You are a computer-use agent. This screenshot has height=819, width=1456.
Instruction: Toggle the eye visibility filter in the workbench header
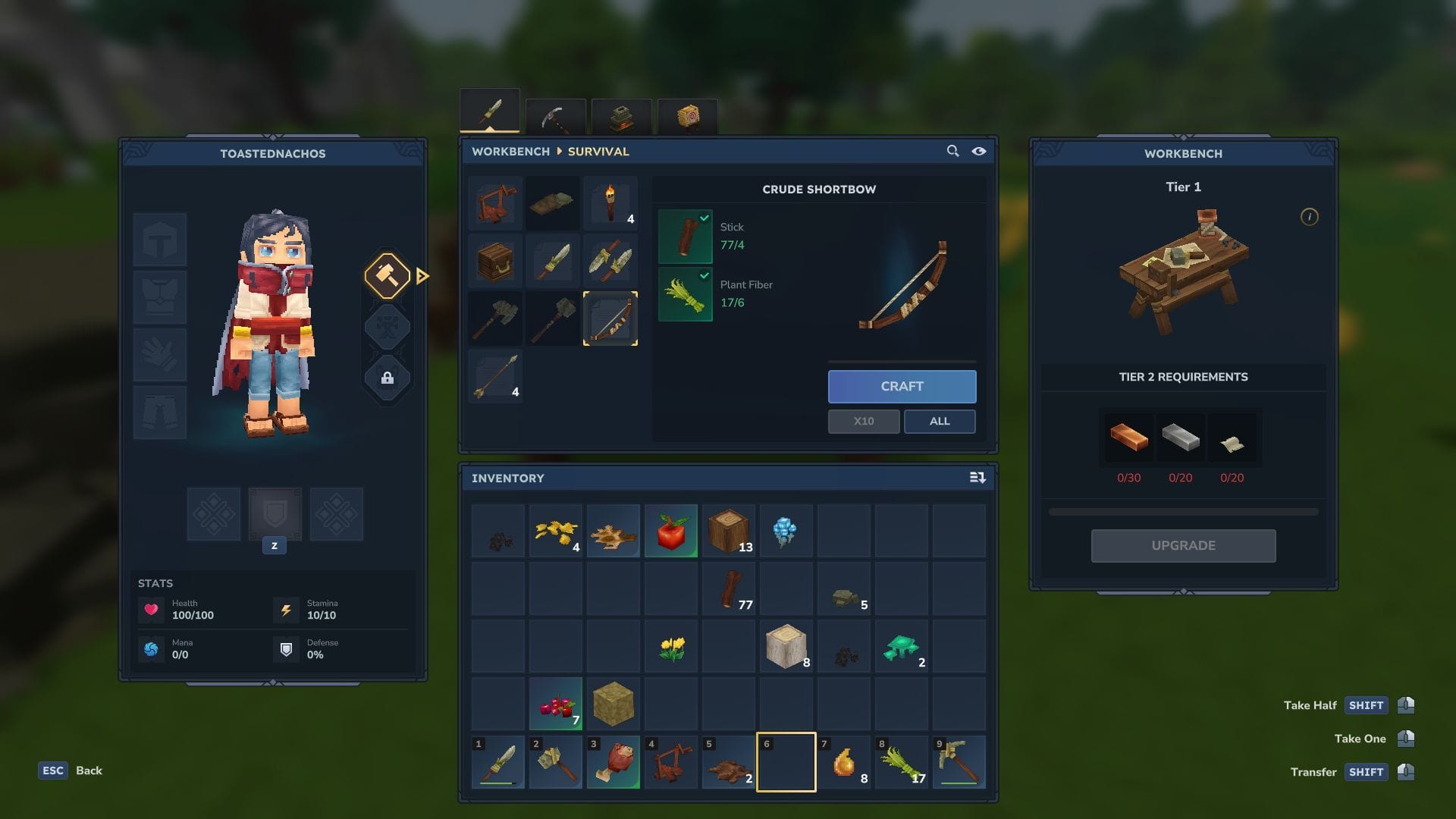tap(979, 151)
